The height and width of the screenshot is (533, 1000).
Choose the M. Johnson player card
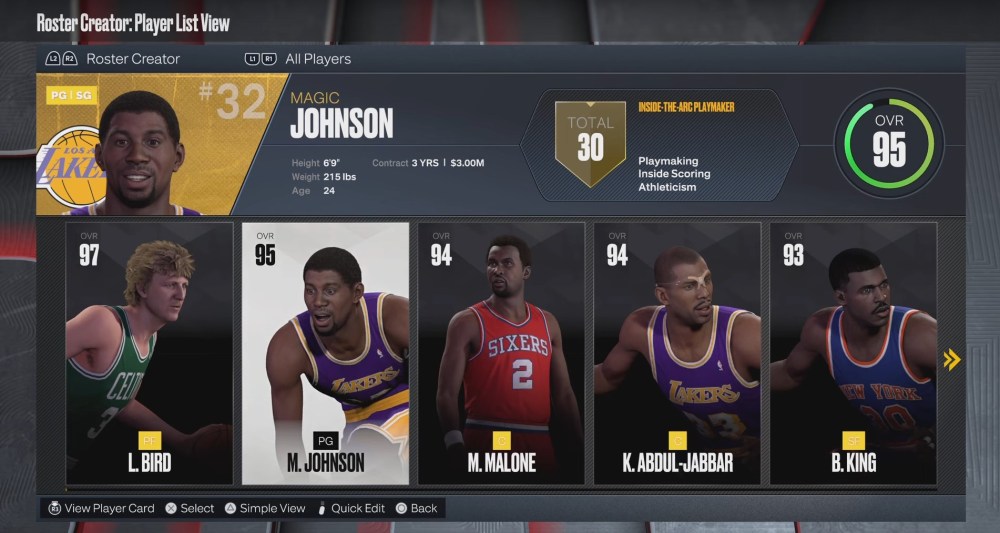tap(325, 352)
